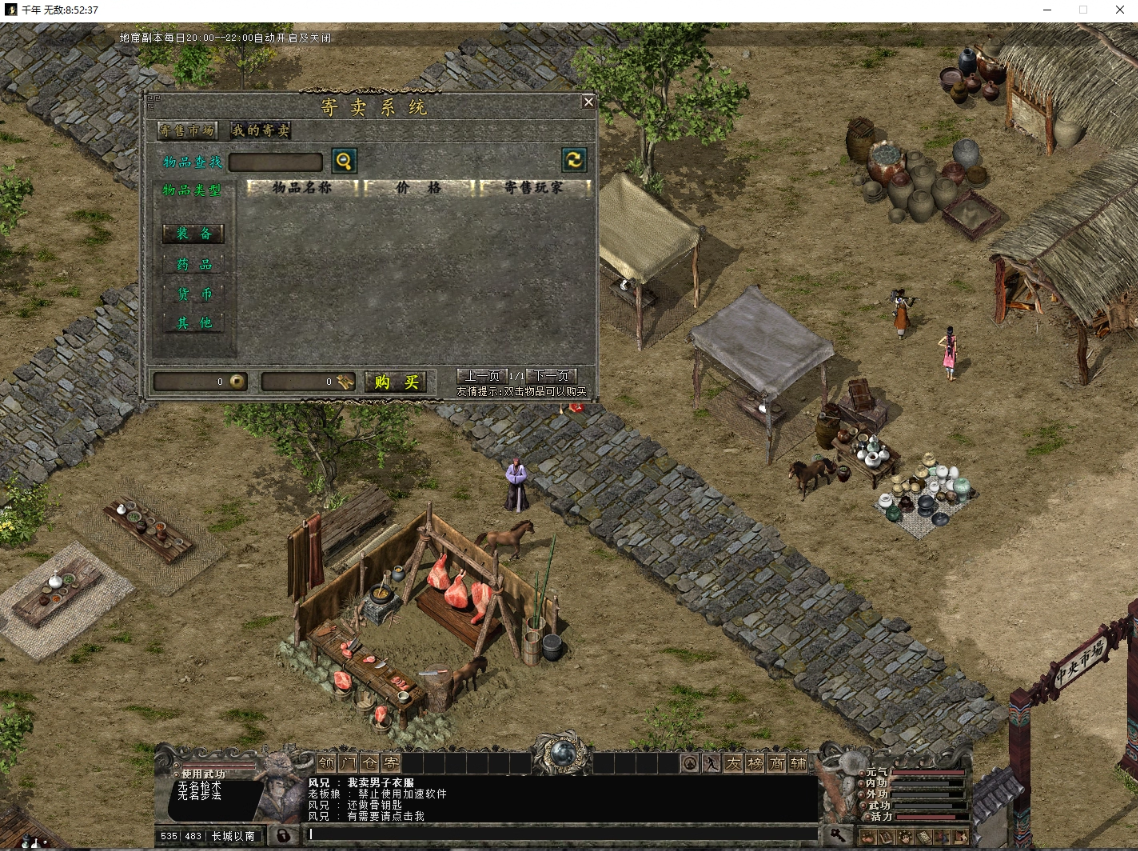Switch to the 寄售市场 tab
The image size is (1138, 851).
(187, 130)
